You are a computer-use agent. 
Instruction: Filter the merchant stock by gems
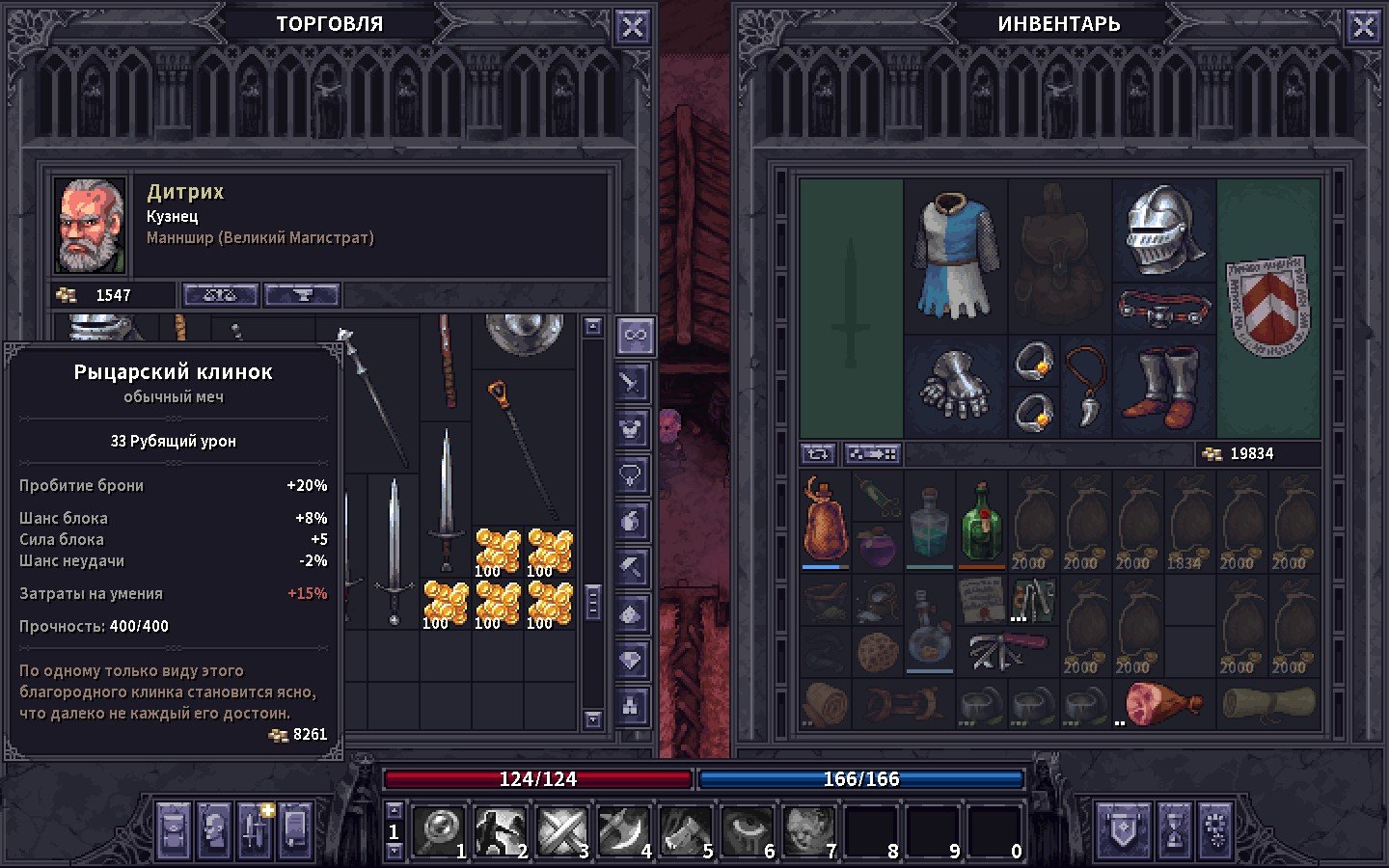click(x=632, y=662)
